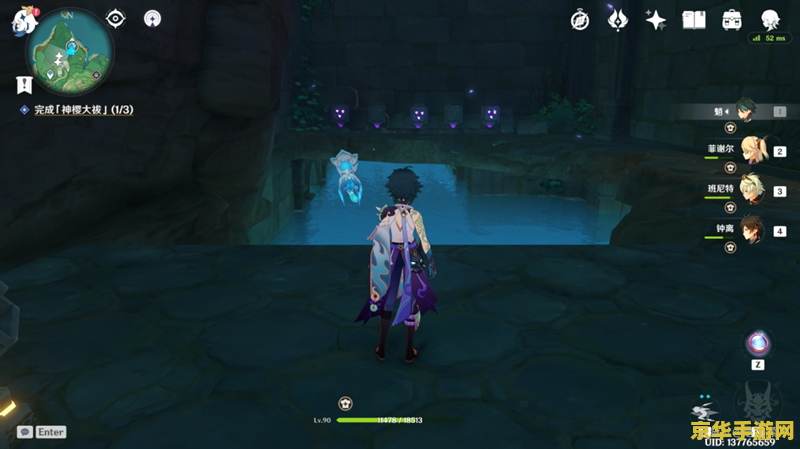Open the backpack inventory
800x449 pixels.
click(732, 20)
